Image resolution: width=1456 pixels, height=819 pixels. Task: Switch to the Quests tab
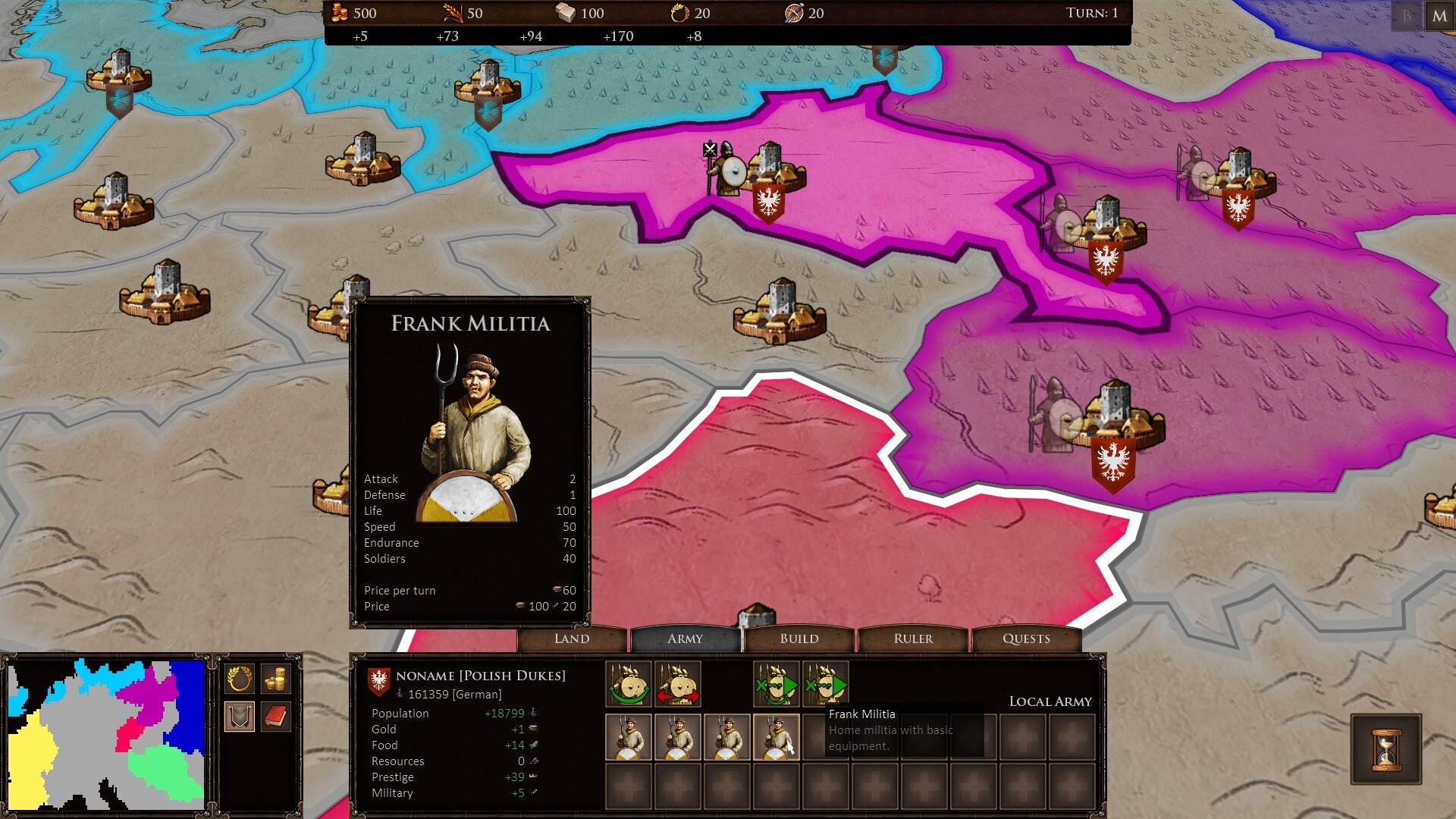[1026, 639]
